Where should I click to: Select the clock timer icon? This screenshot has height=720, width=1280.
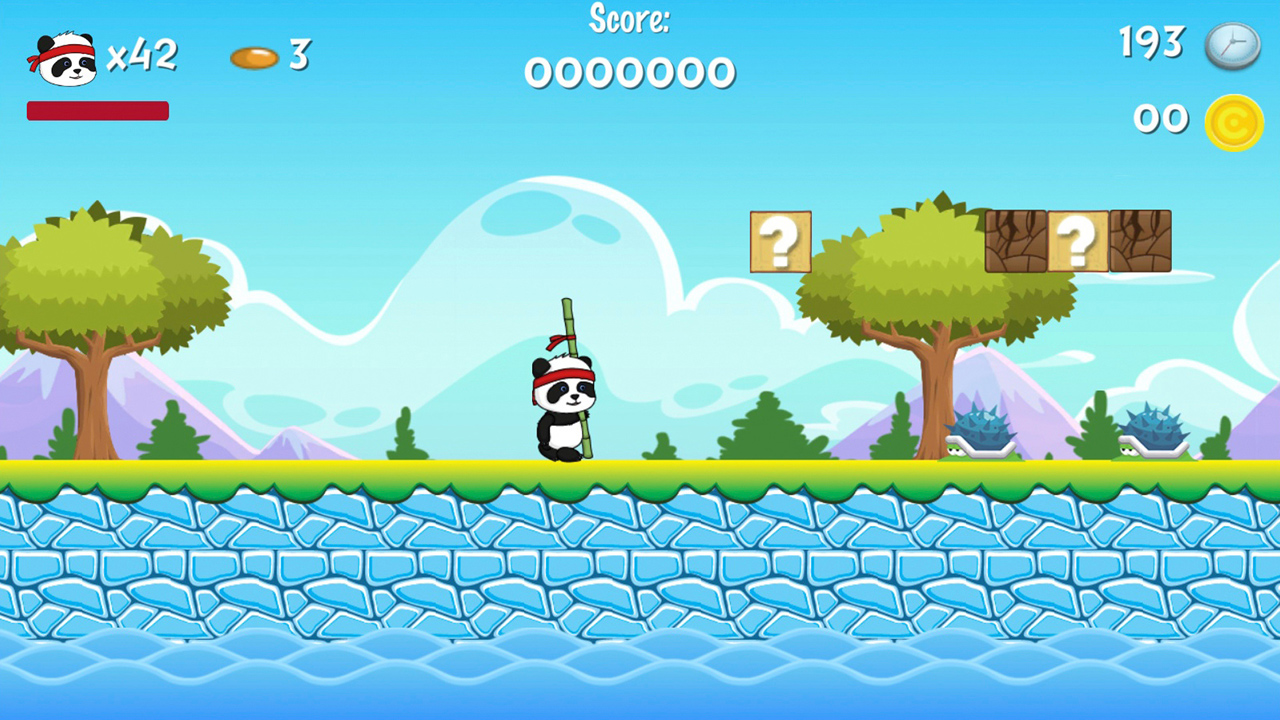[x=1234, y=46]
